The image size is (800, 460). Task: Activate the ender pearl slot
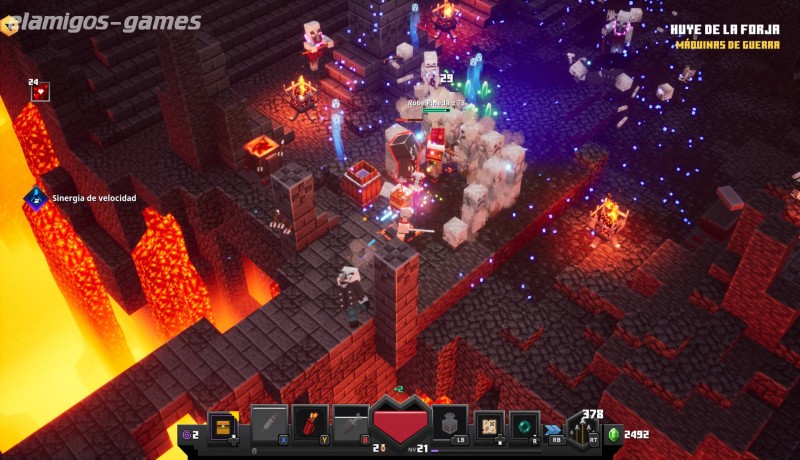coord(524,424)
